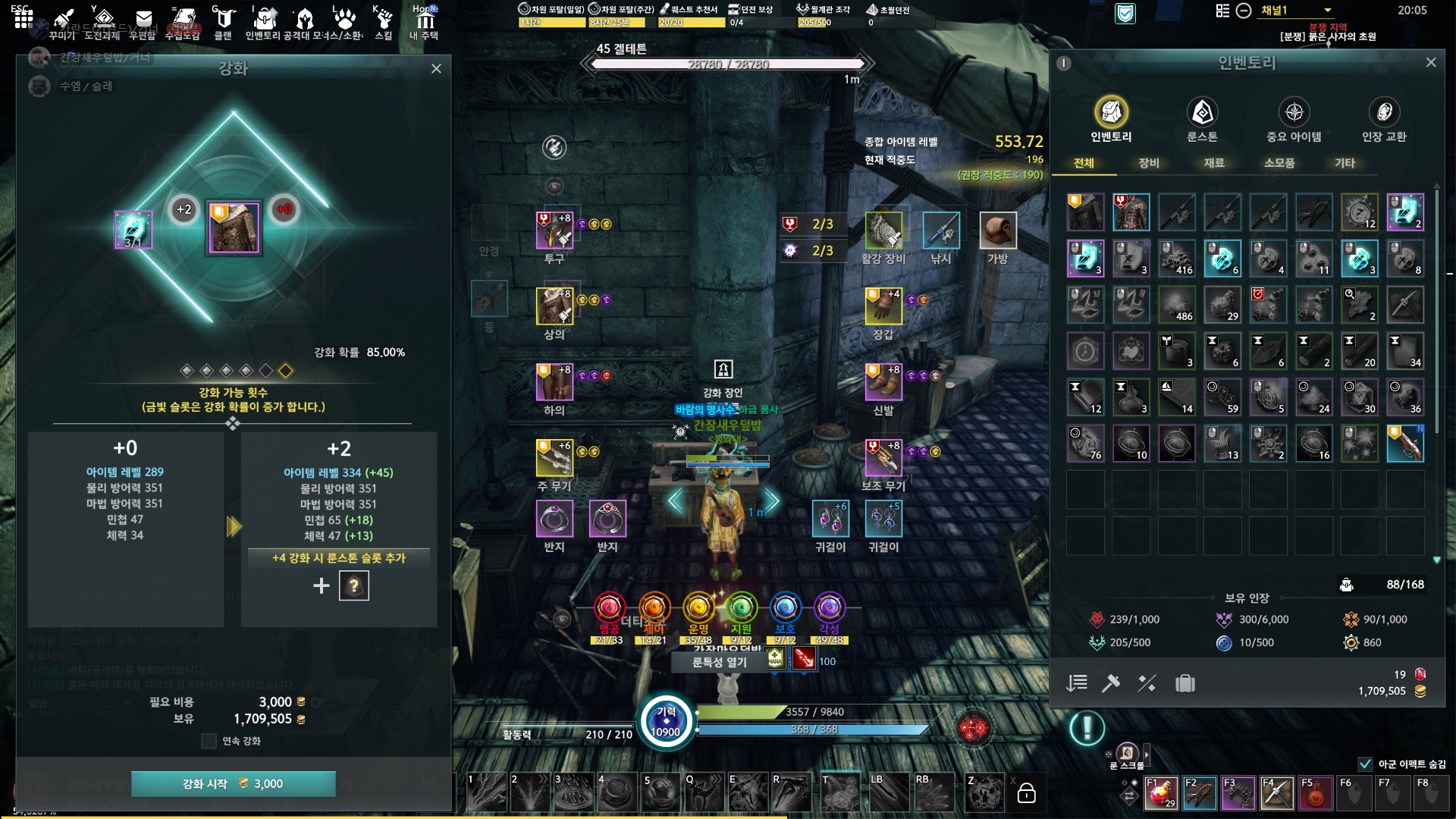Show the 재료 materials tab

click(x=1214, y=163)
